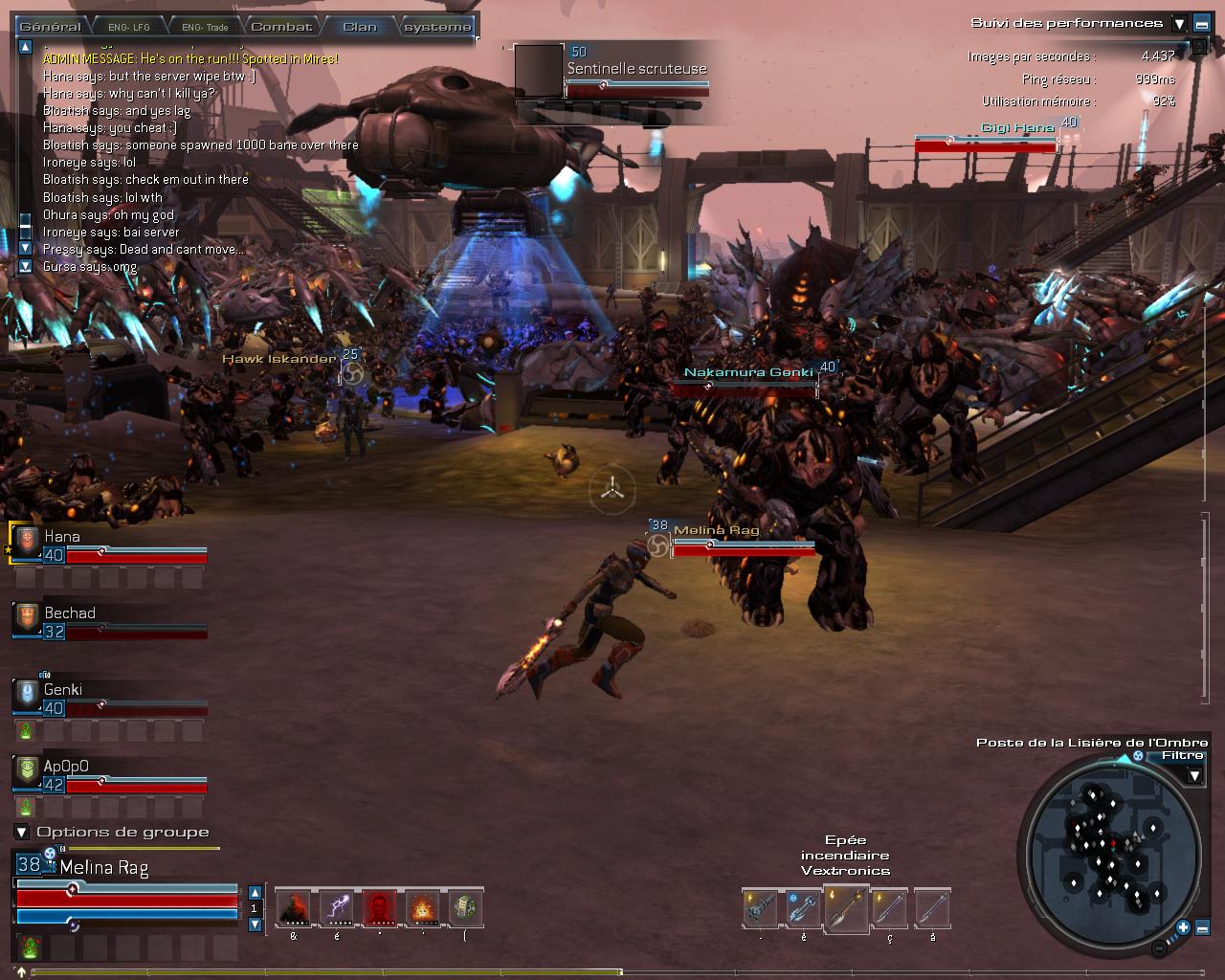Open the minimap Filtre dropdown
1225x980 pixels.
click(1194, 775)
